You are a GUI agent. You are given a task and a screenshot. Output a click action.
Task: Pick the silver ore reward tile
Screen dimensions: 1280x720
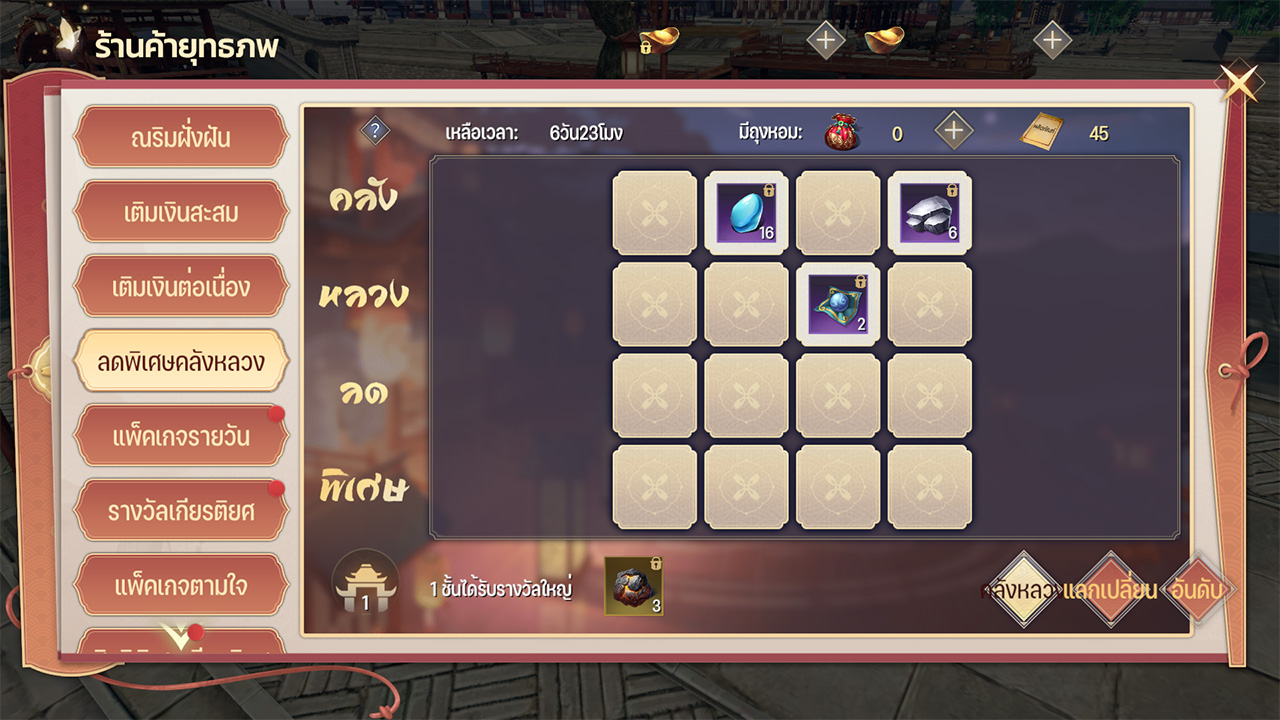tap(930, 213)
